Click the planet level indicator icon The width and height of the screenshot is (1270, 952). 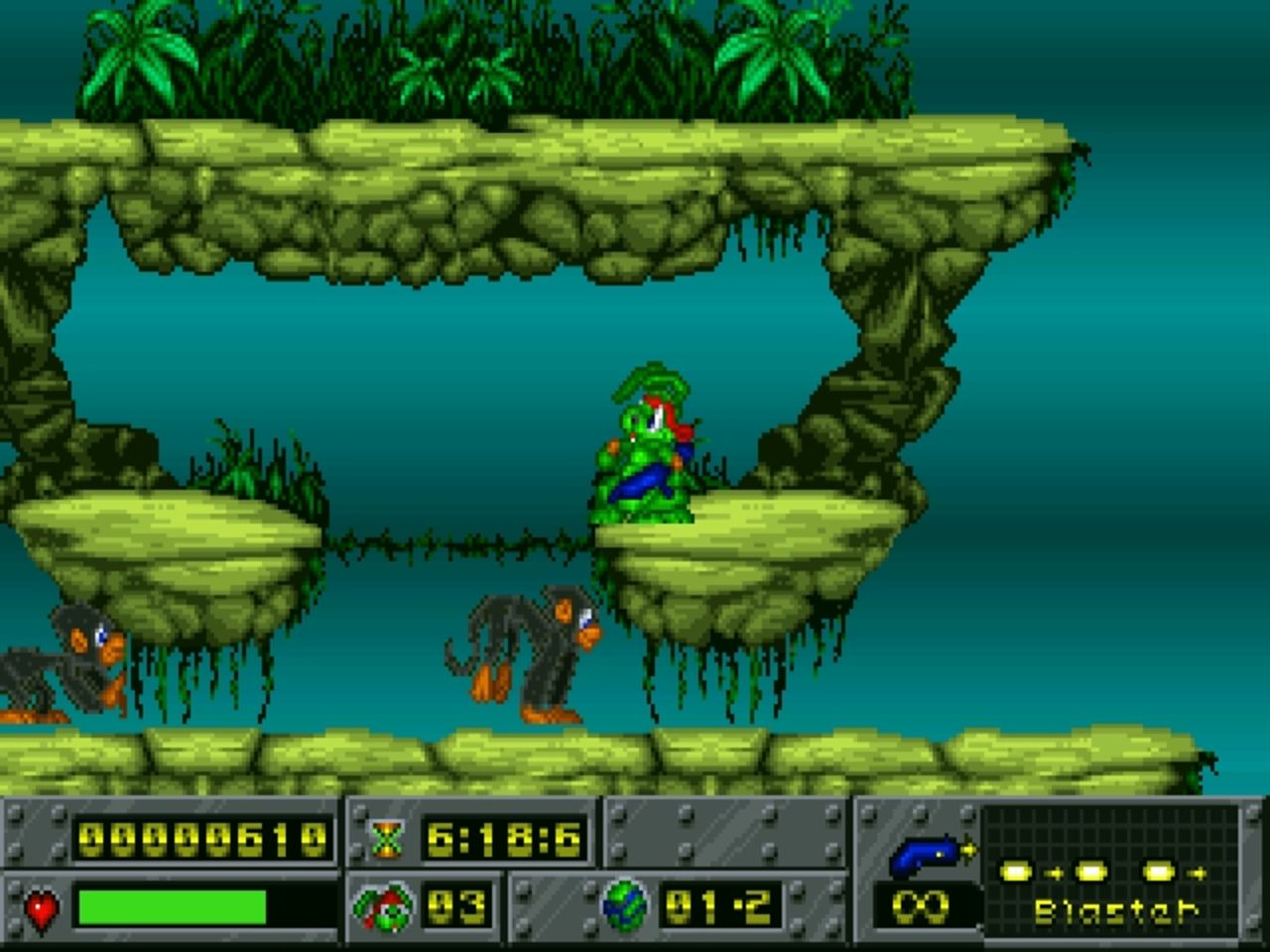[625, 905]
